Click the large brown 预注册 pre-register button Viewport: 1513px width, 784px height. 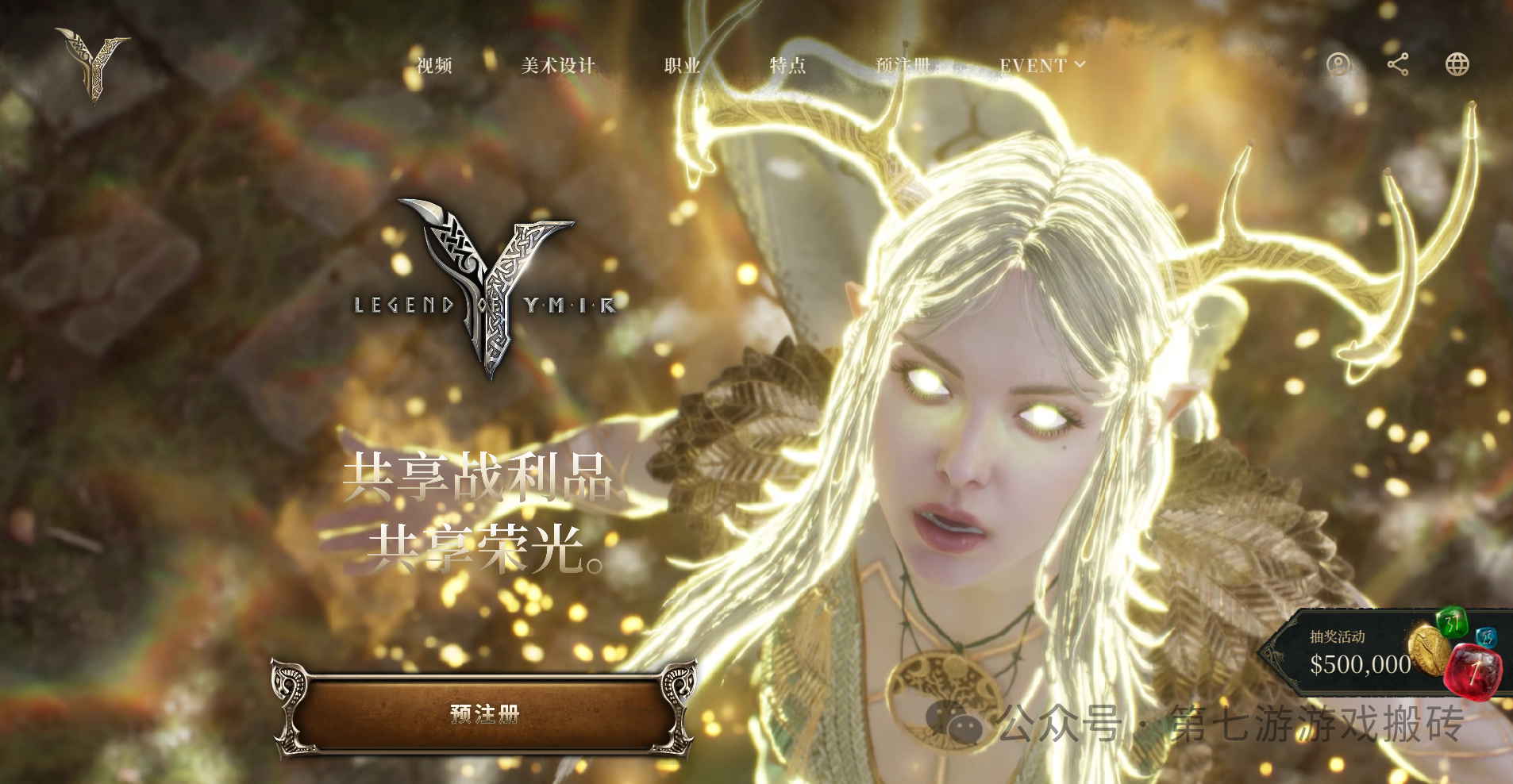pos(484,713)
